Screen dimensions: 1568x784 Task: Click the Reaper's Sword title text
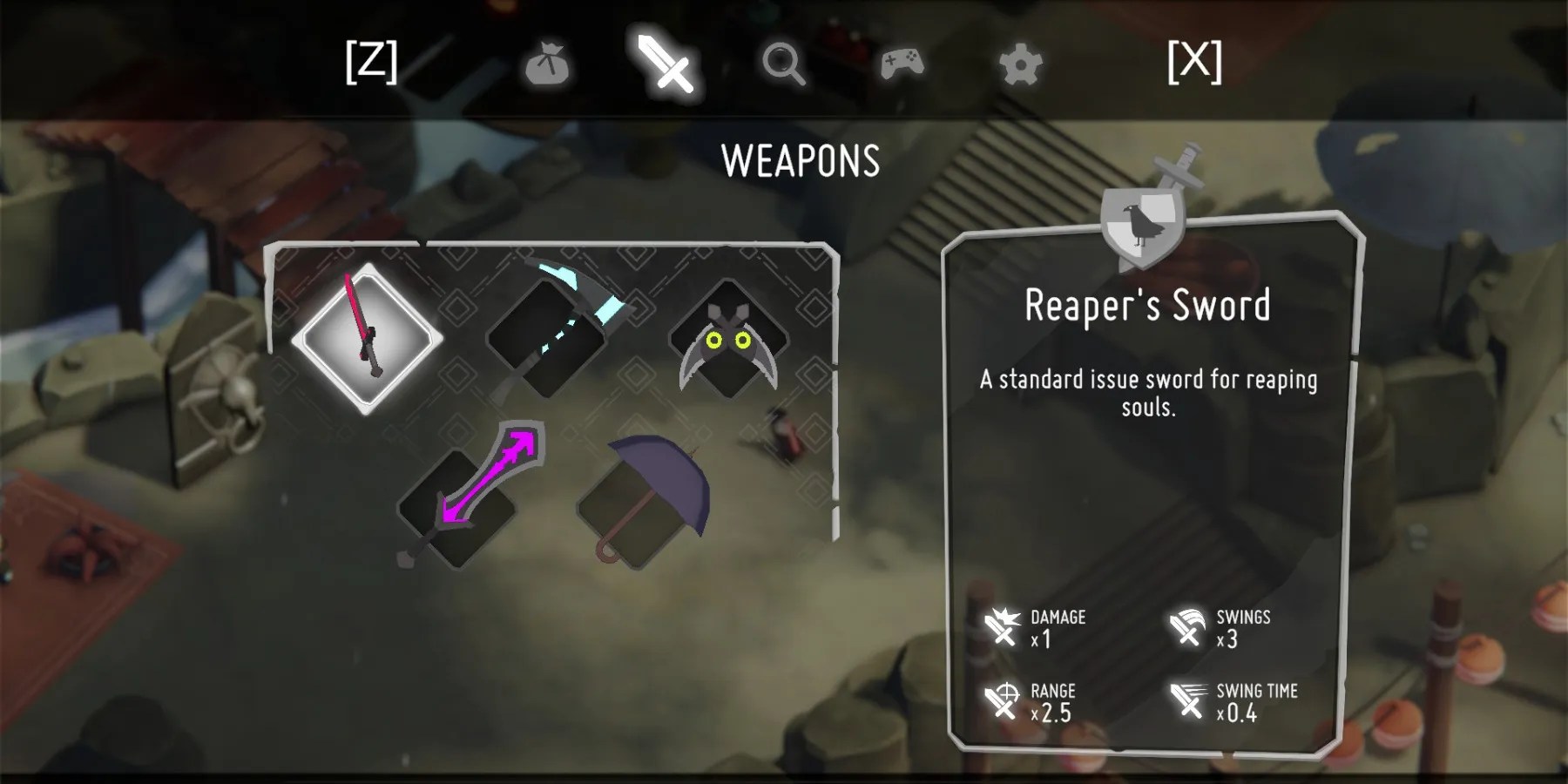1149,306
